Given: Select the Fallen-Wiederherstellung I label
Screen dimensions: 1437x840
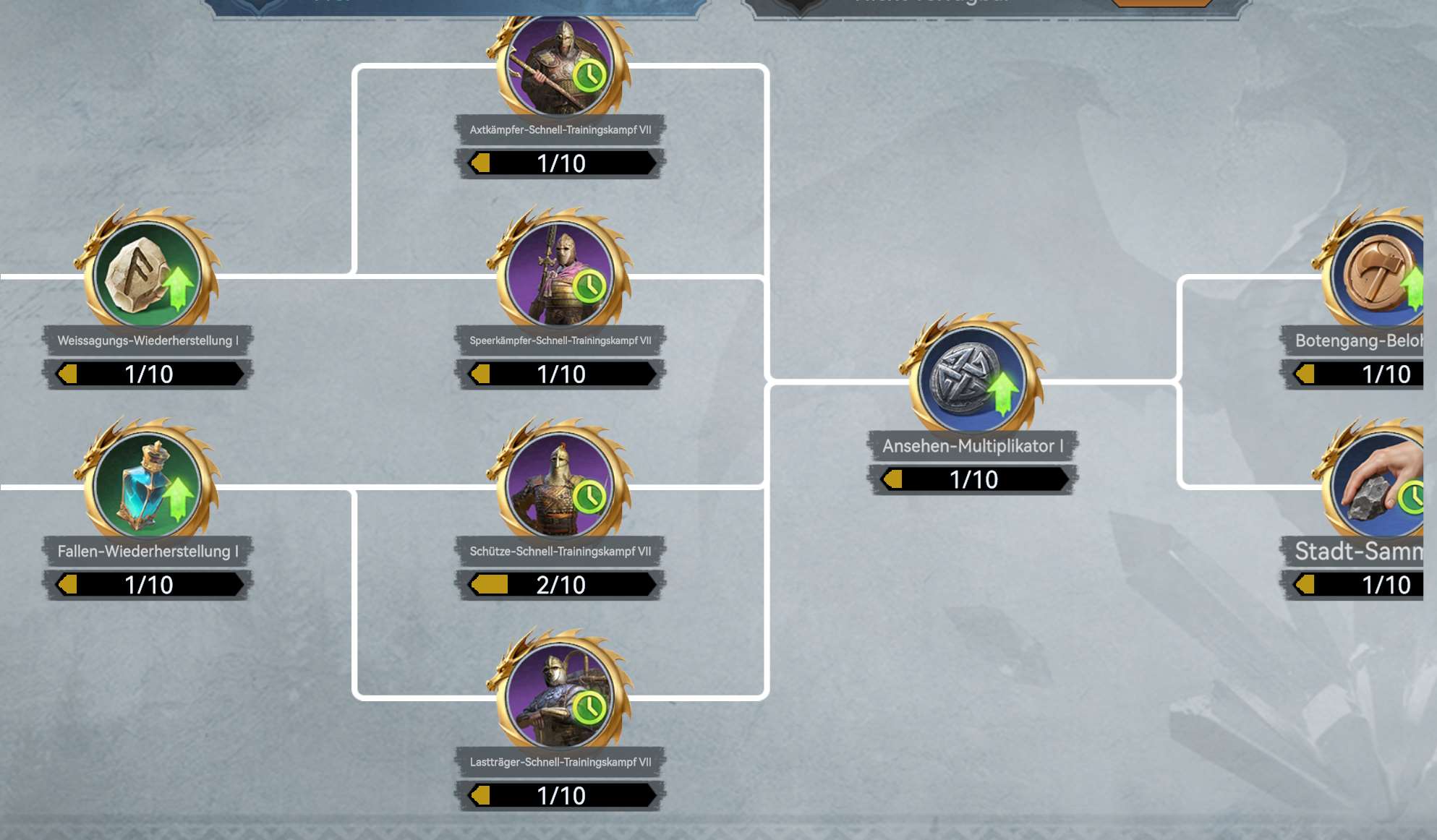Looking at the screenshot, I should point(145,551).
